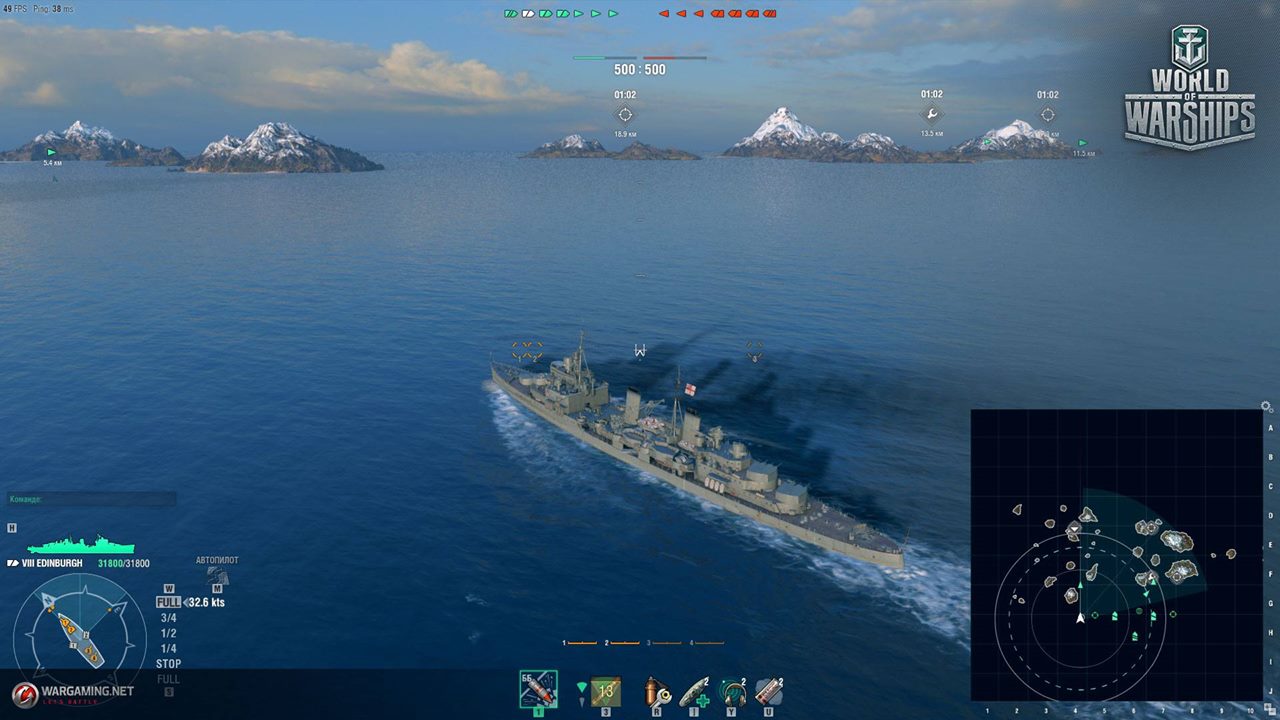Set engine telegraph to STOP
The image size is (1280, 720).
pyautogui.click(x=168, y=663)
